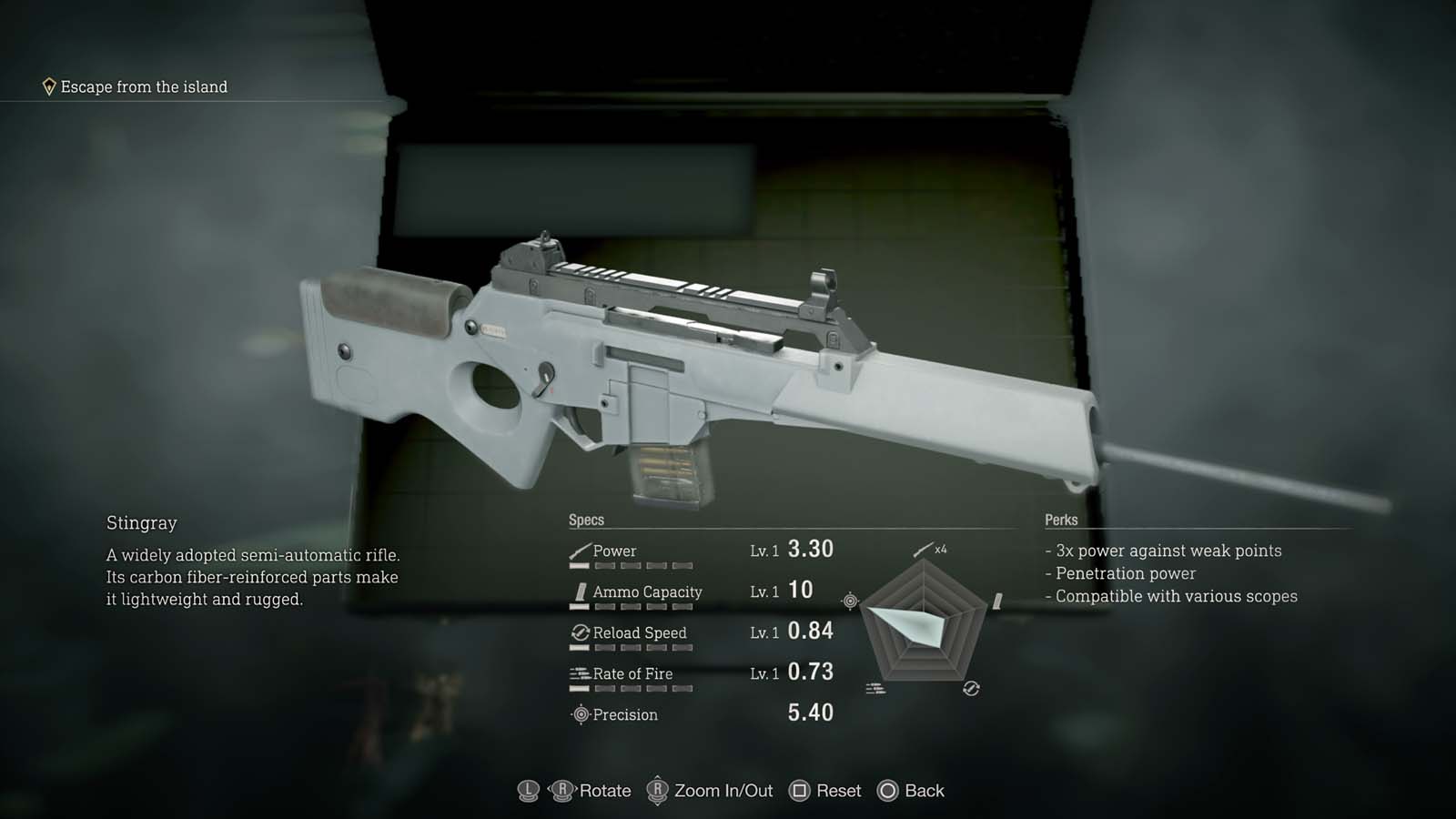
Task: Open the Specs section header
Action: click(587, 519)
